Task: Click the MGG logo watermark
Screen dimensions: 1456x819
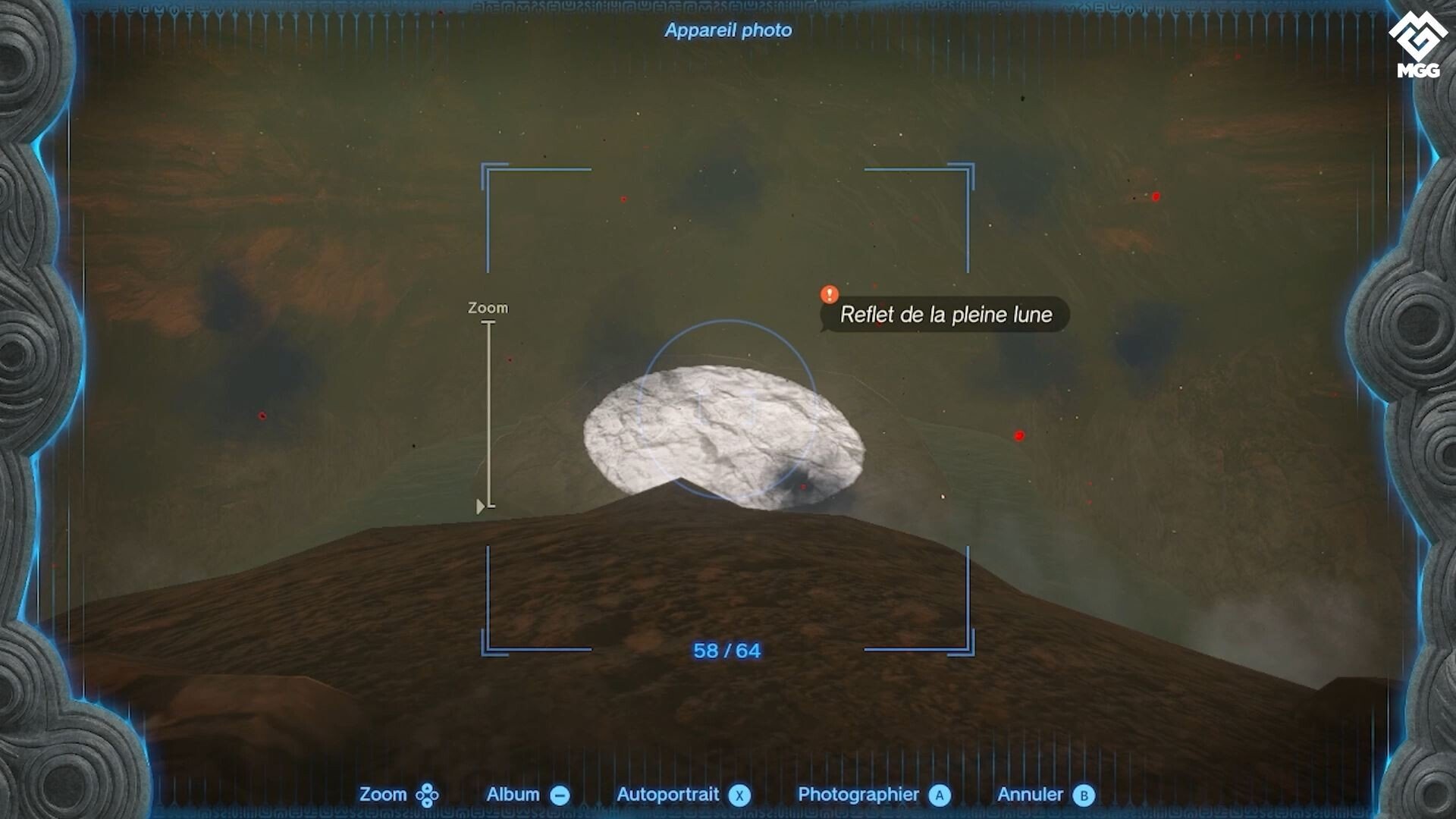Action: tap(1417, 45)
